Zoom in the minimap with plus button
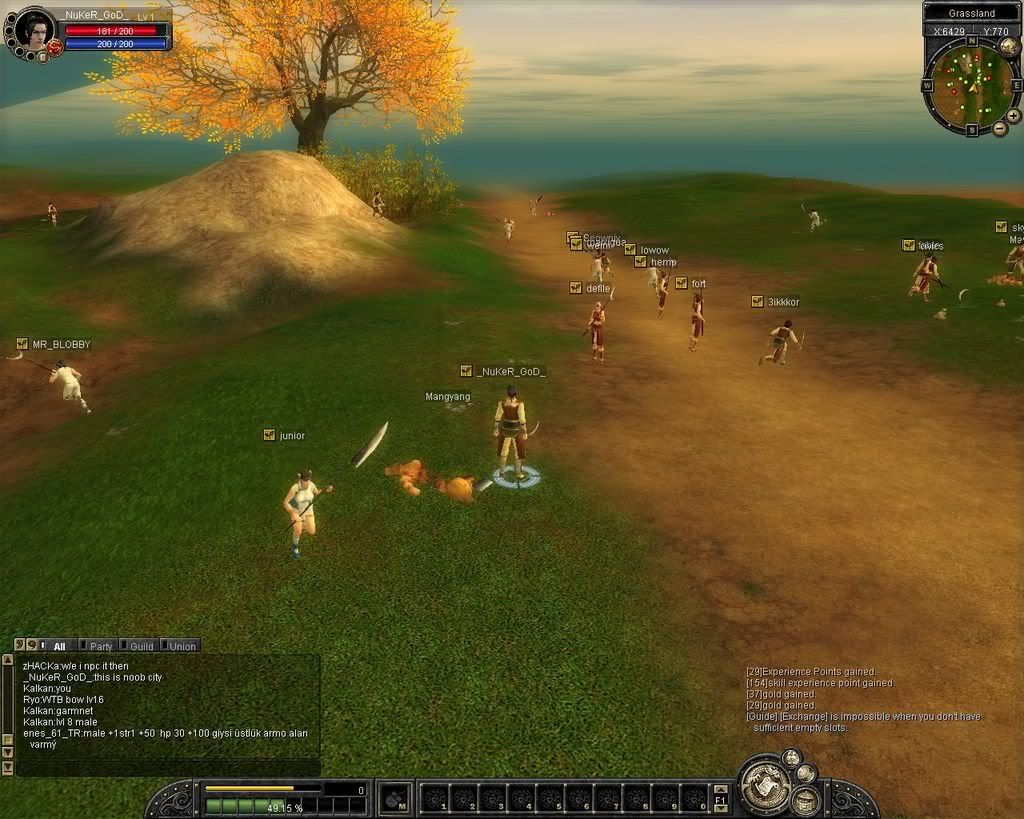 coord(1013,116)
